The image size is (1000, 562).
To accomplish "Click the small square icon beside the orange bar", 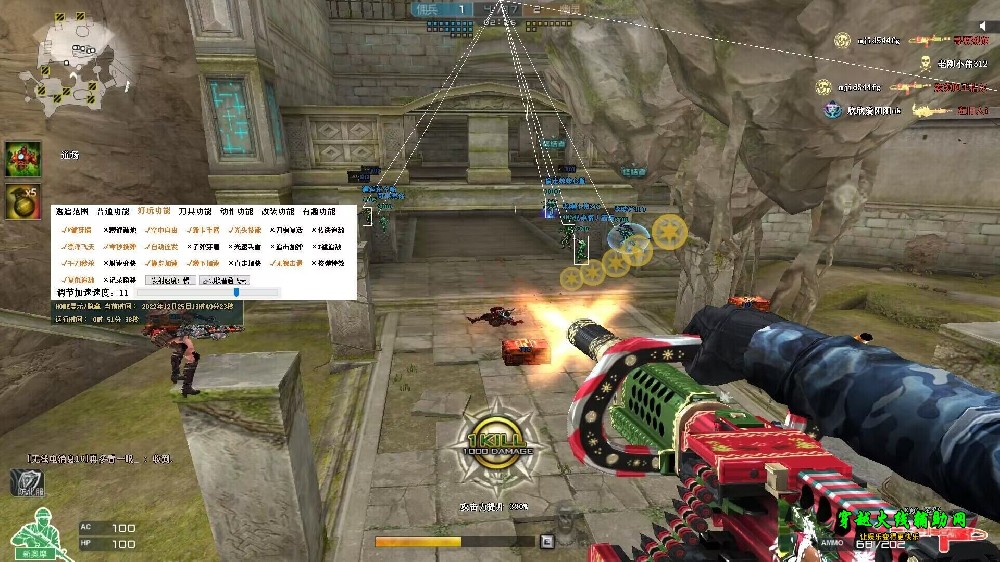I will (546, 542).
